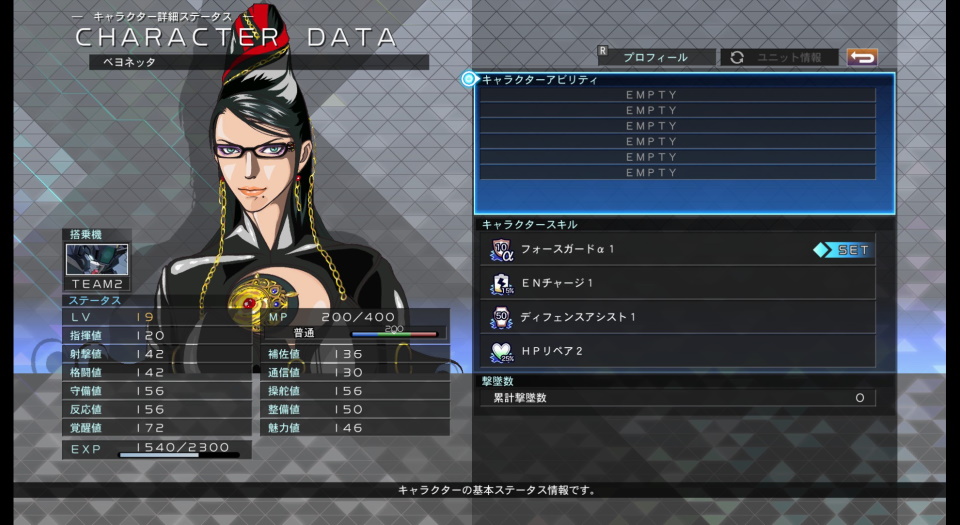The width and height of the screenshot is (960, 525).
Task: Open the TEAM2 boarded unit thumbnail
Action: [96, 260]
